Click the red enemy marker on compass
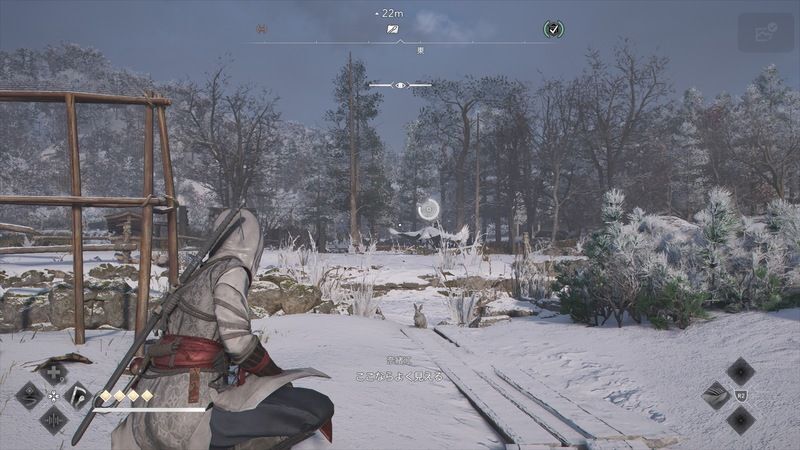 262,29
